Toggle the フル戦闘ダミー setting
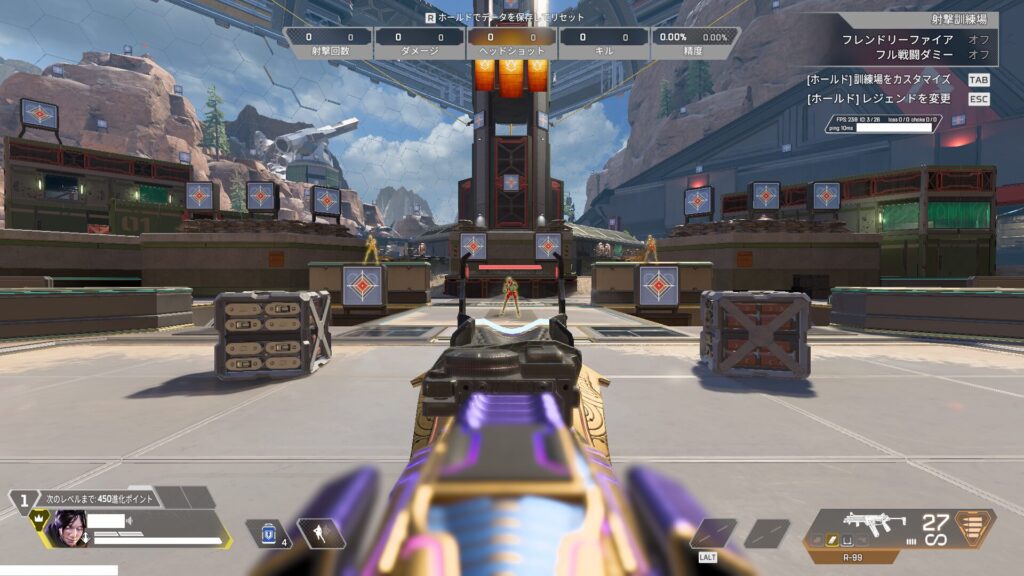This screenshot has width=1024, height=576. click(x=978, y=54)
